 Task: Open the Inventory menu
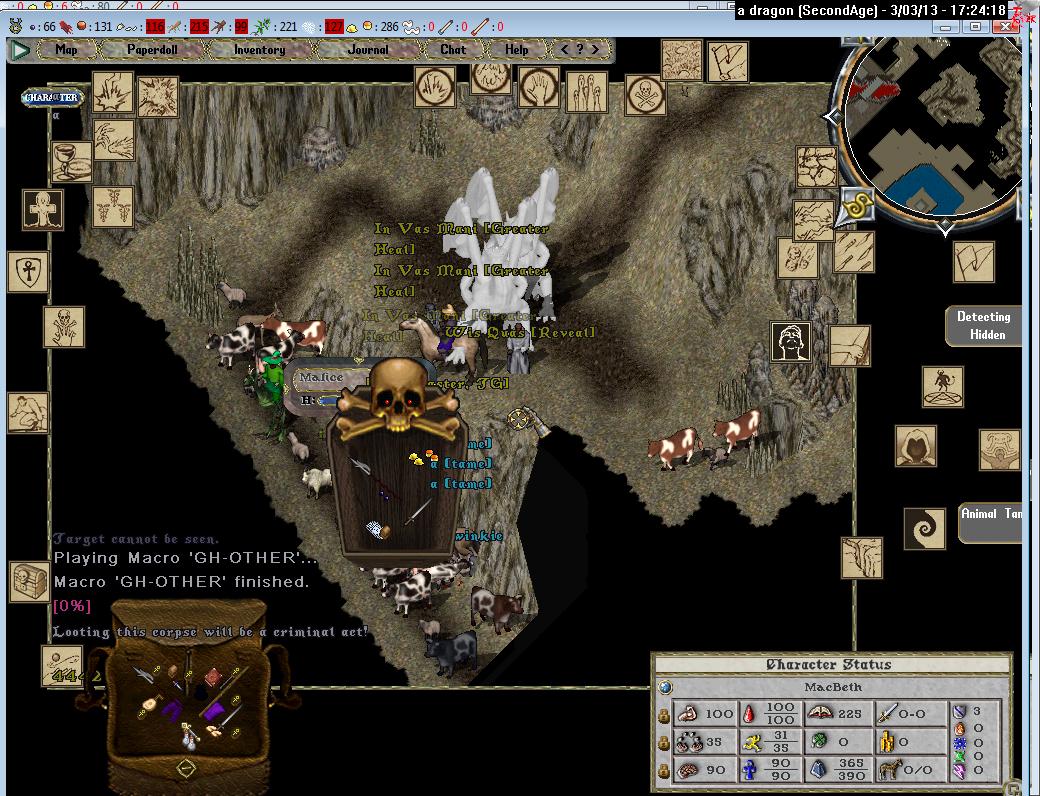click(x=259, y=49)
